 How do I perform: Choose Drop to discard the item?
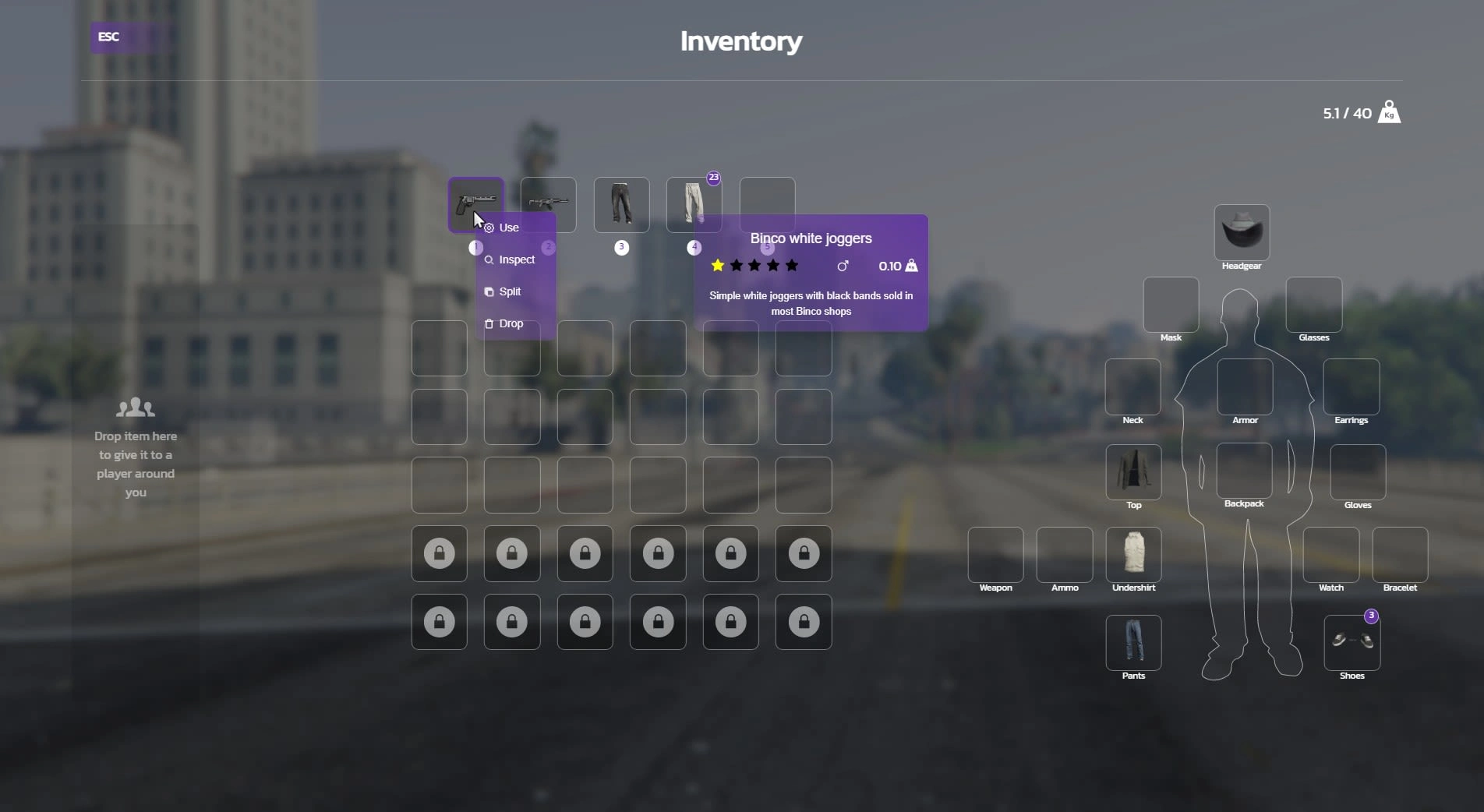[510, 323]
